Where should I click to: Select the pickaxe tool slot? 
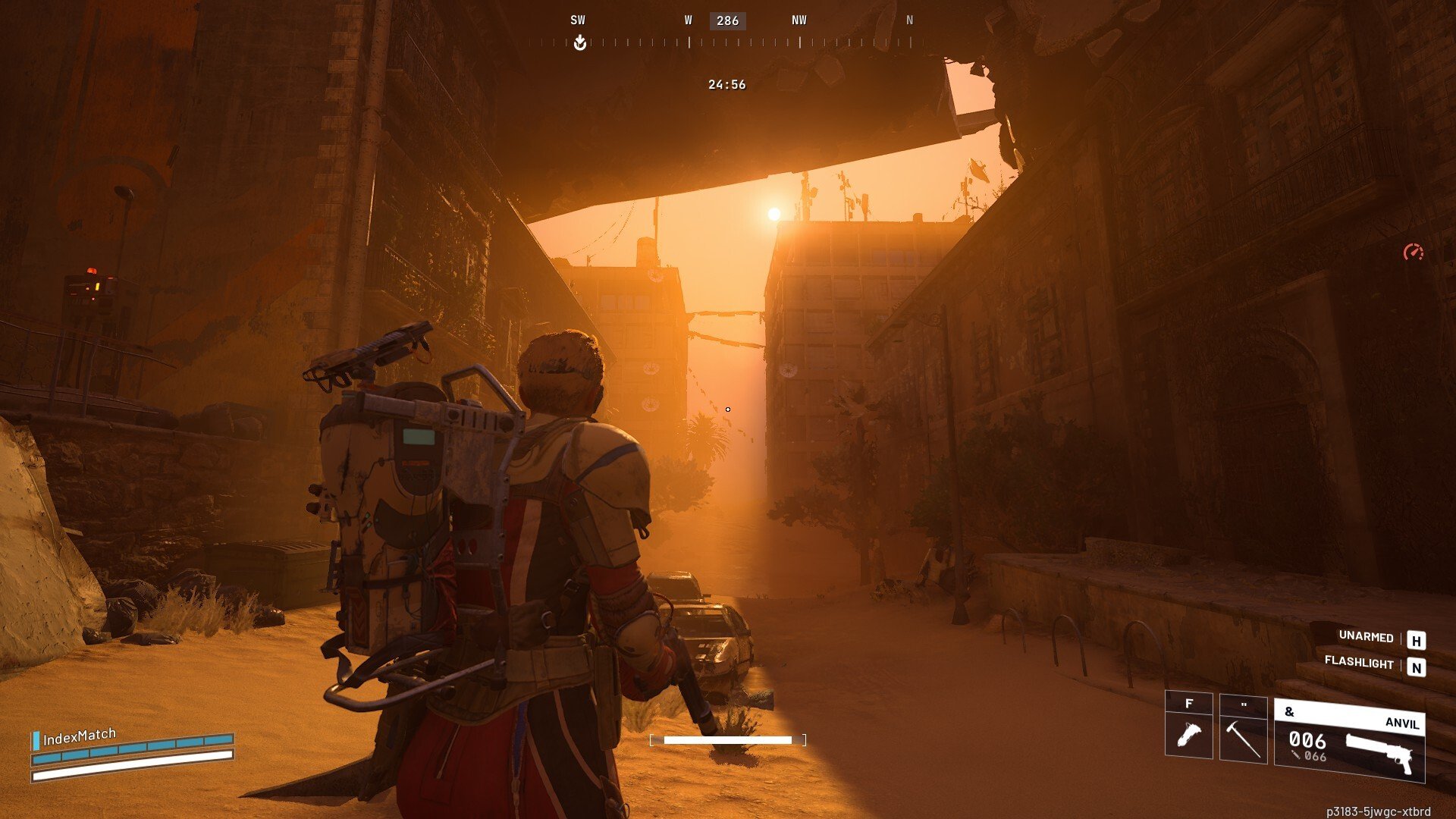tap(1243, 730)
